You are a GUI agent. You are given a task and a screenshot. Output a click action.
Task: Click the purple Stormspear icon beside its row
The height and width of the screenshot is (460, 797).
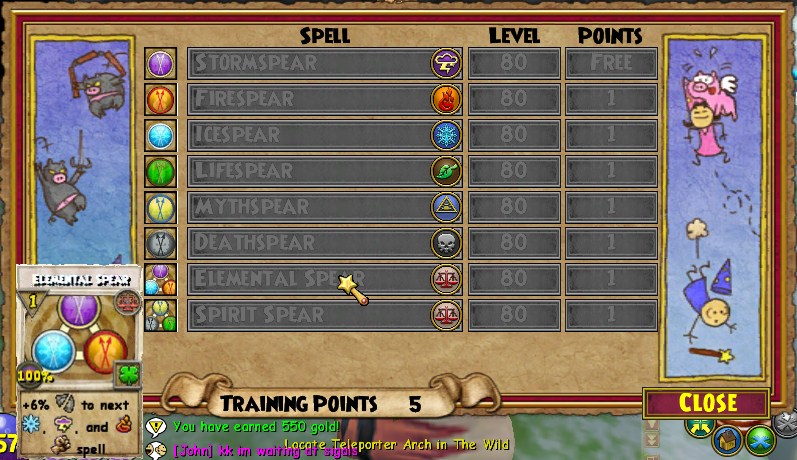tap(160, 63)
